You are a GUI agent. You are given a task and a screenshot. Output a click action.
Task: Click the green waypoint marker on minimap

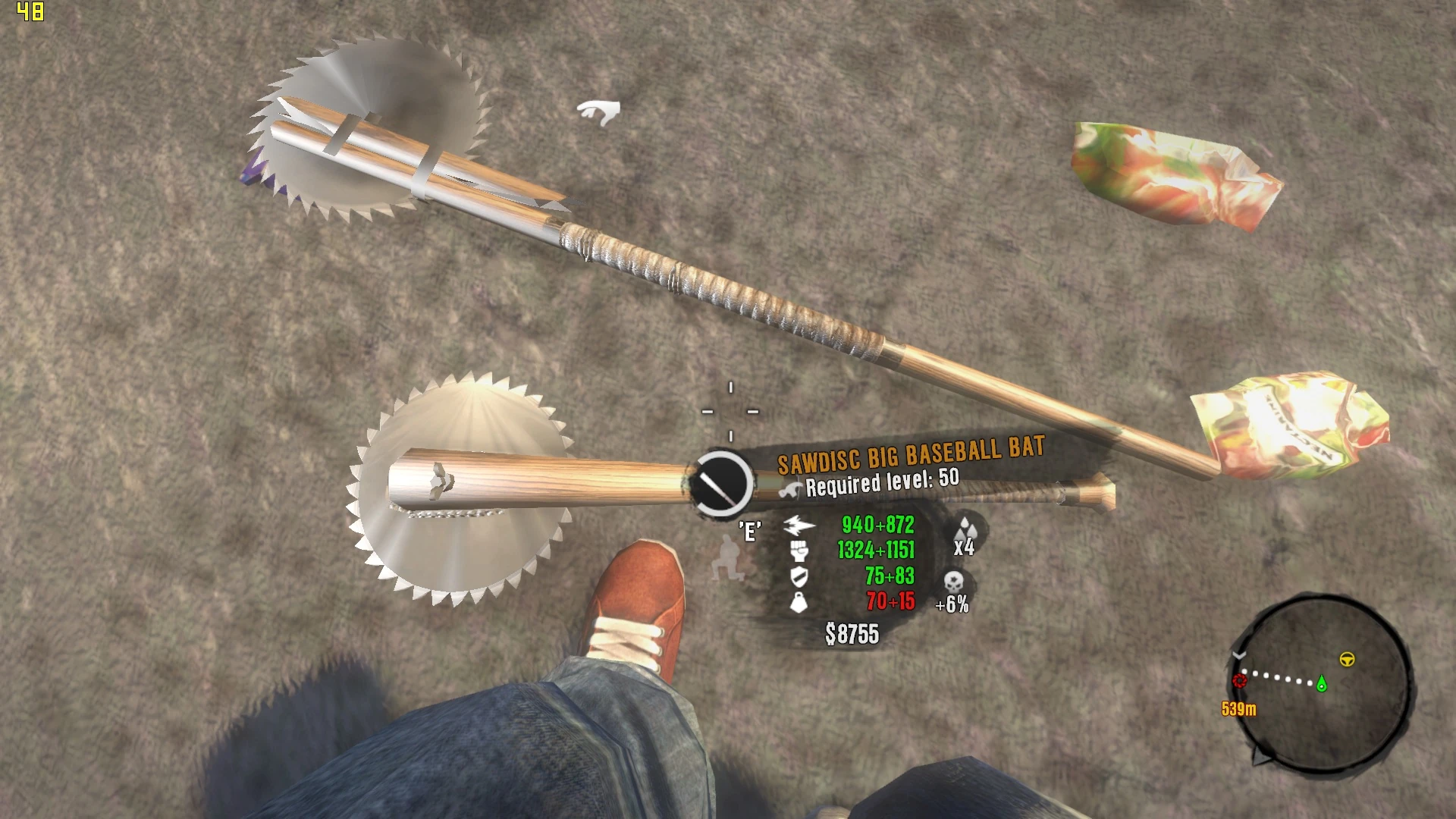tap(1322, 684)
